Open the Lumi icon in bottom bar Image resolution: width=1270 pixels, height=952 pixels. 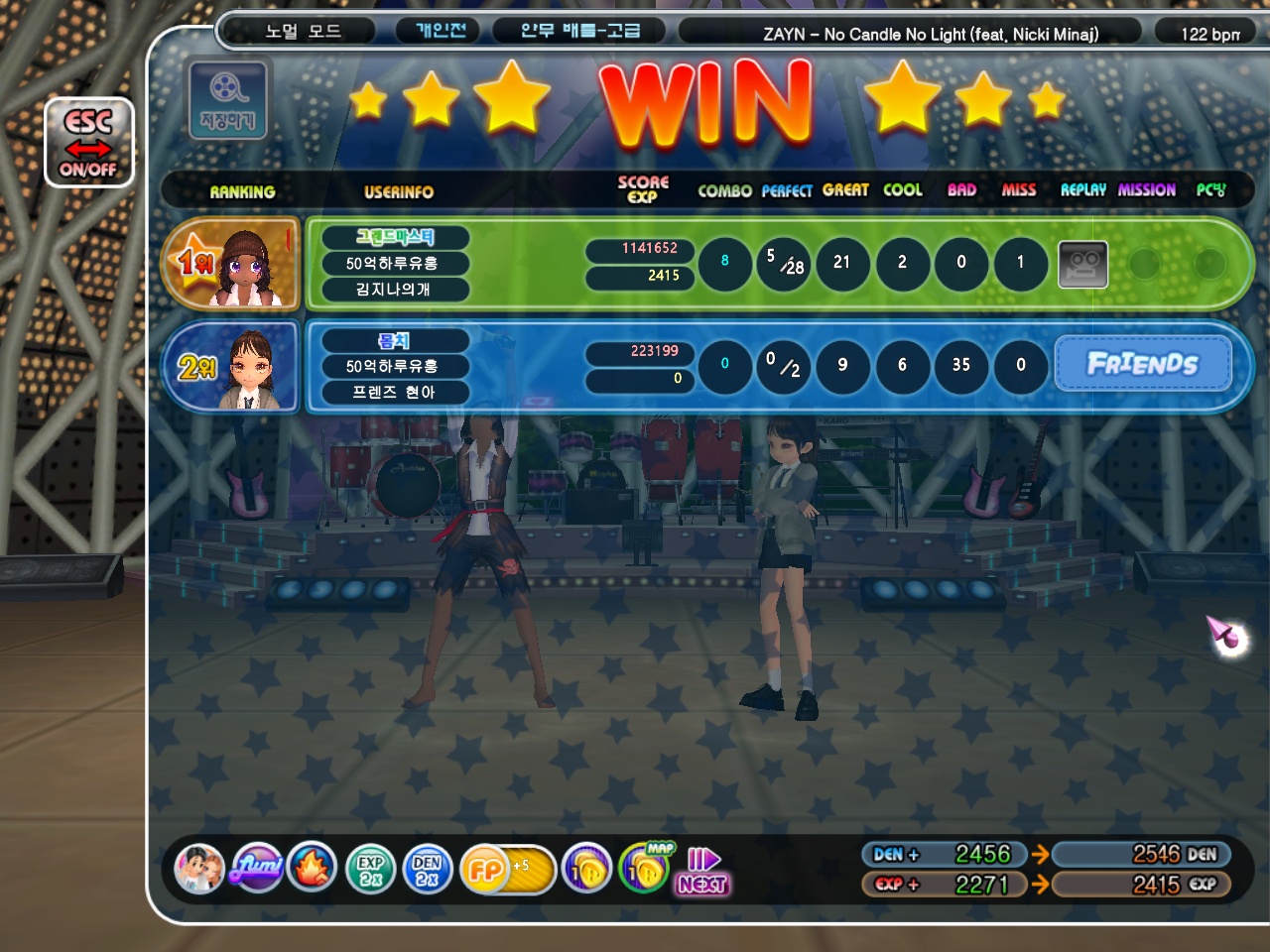(x=257, y=869)
